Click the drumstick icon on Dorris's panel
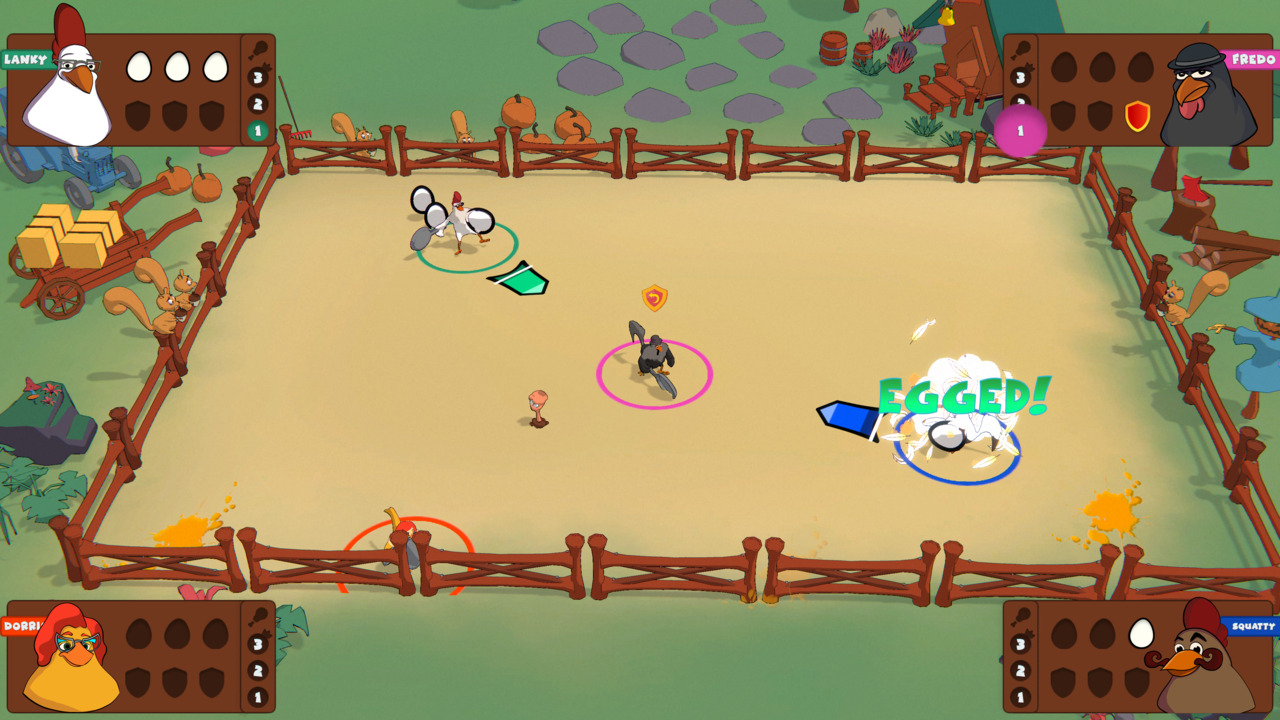 (259, 617)
